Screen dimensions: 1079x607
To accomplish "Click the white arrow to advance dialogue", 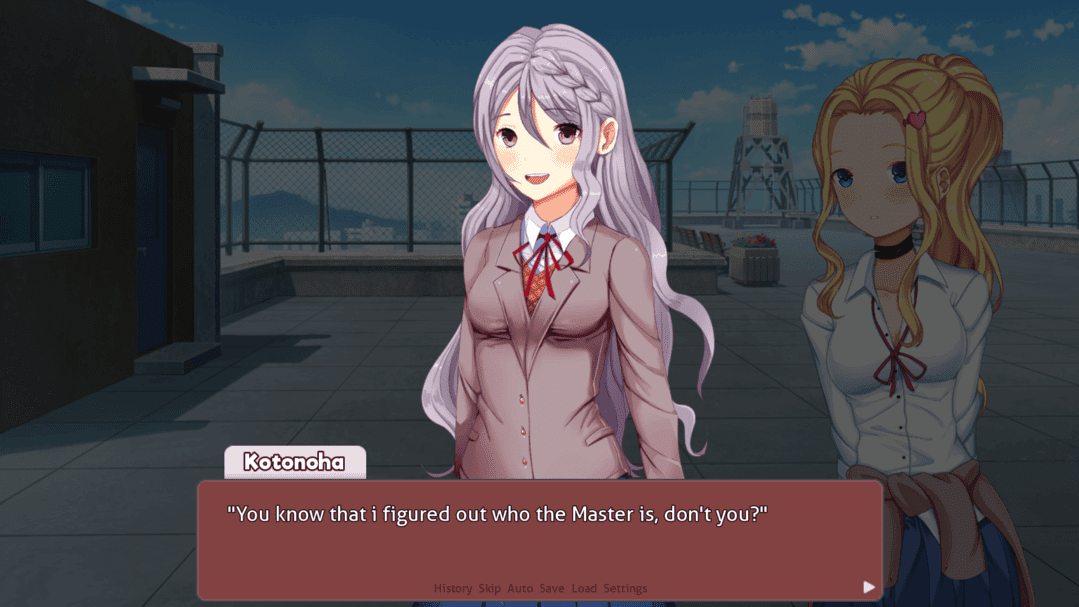I will tap(868, 587).
